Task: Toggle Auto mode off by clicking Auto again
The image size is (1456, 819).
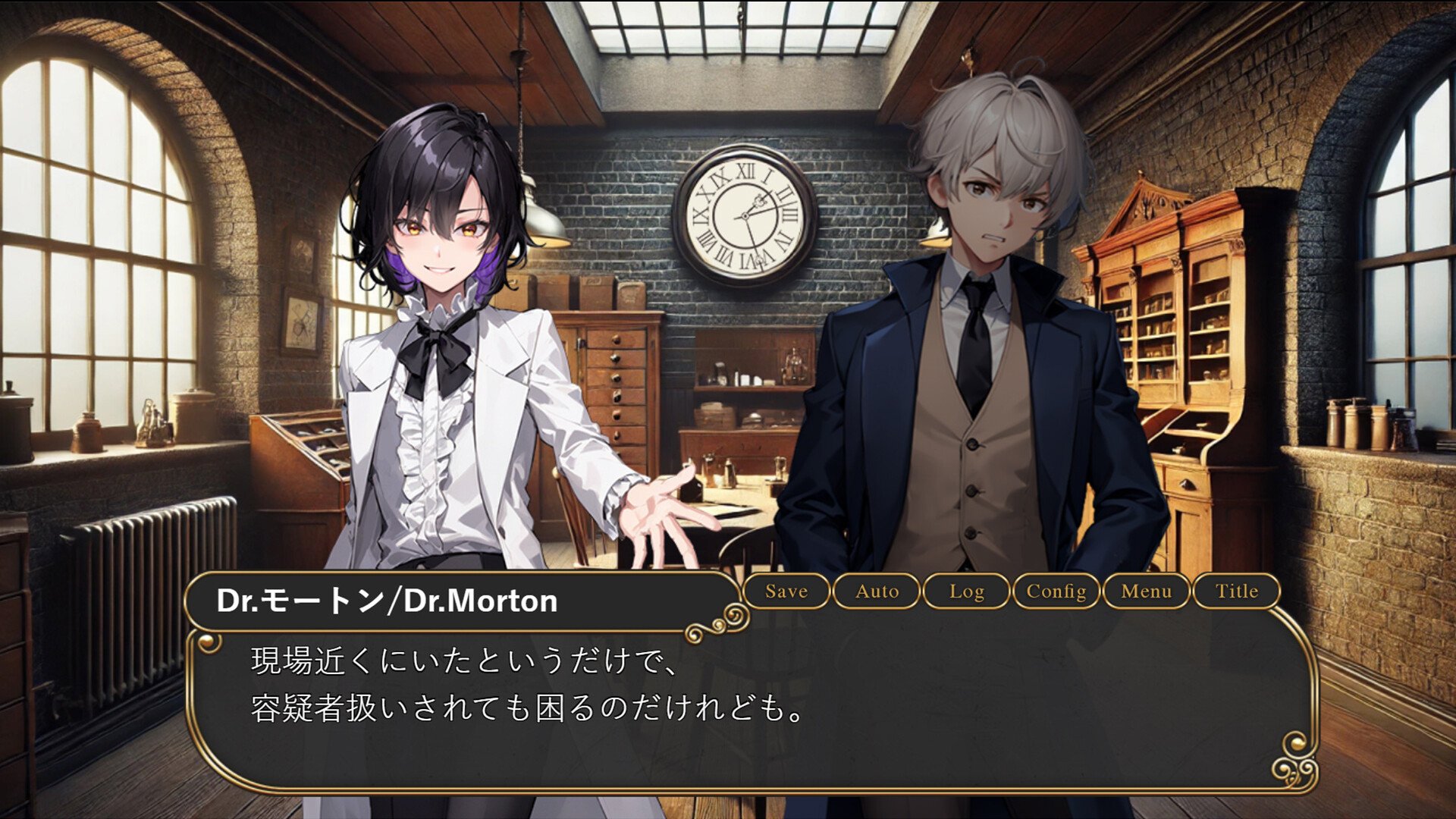Action: 877,591
